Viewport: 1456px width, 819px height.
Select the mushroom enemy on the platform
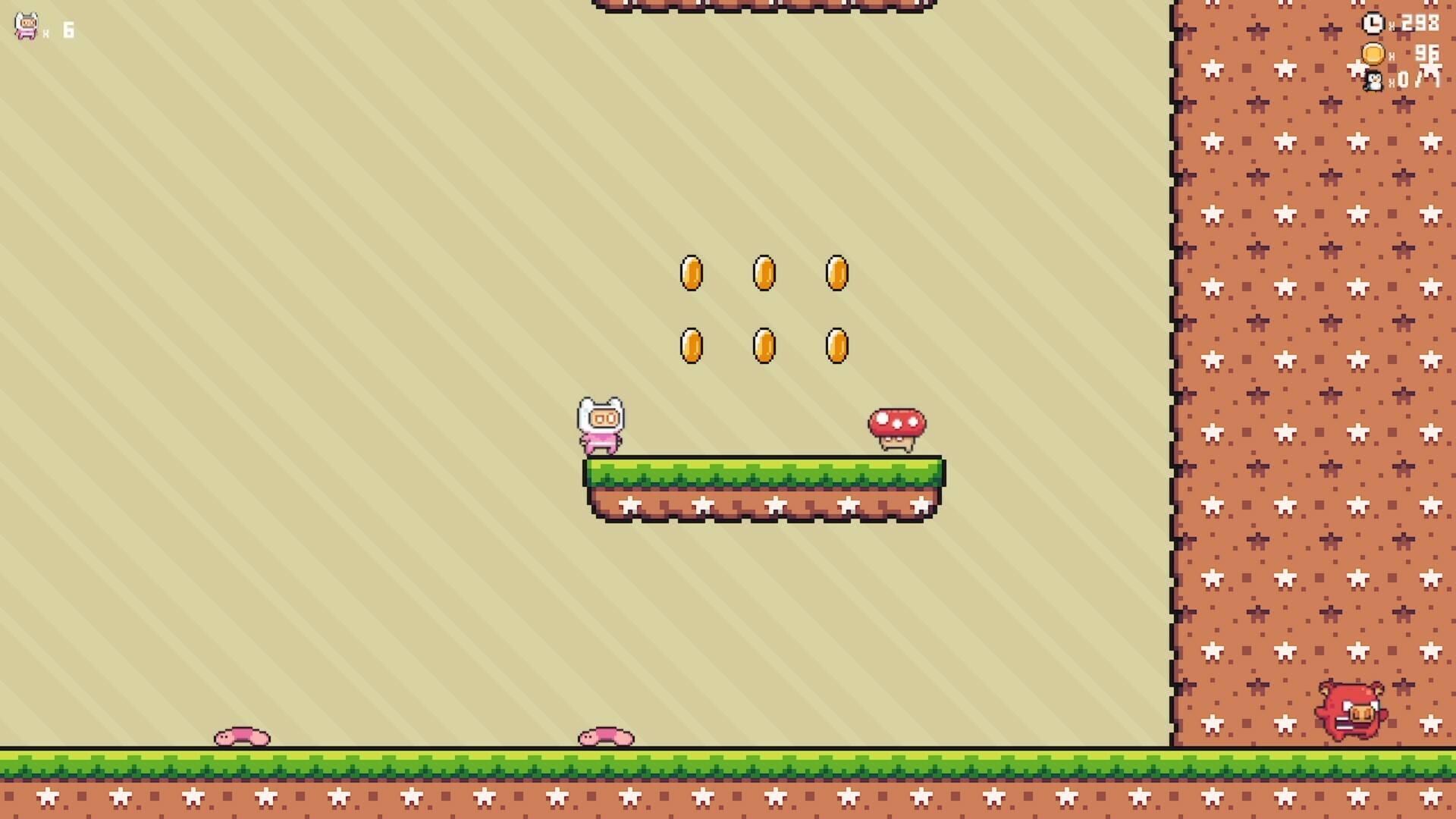pos(898,428)
